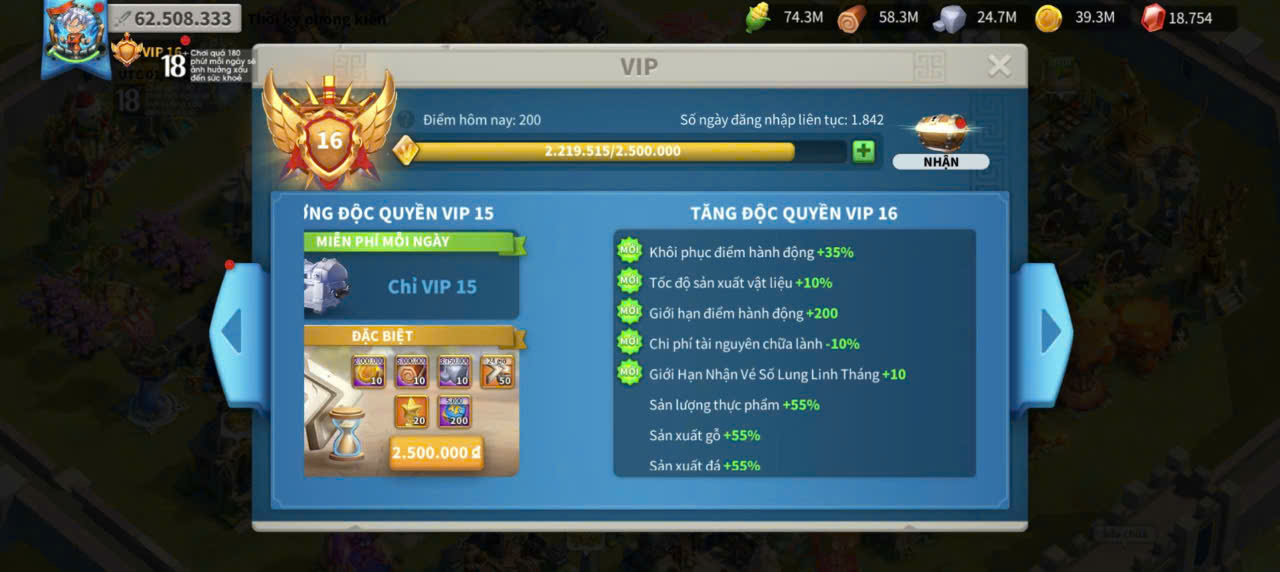Buy the special bundle for 2.500.000 đ
This screenshot has height=572, width=1280.
tap(436, 452)
